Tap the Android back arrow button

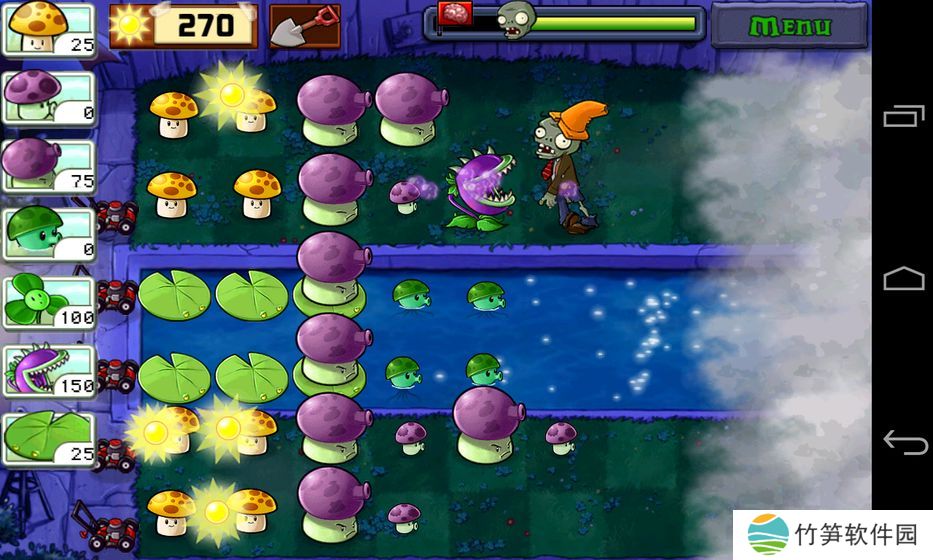click(x=903, y=441)
